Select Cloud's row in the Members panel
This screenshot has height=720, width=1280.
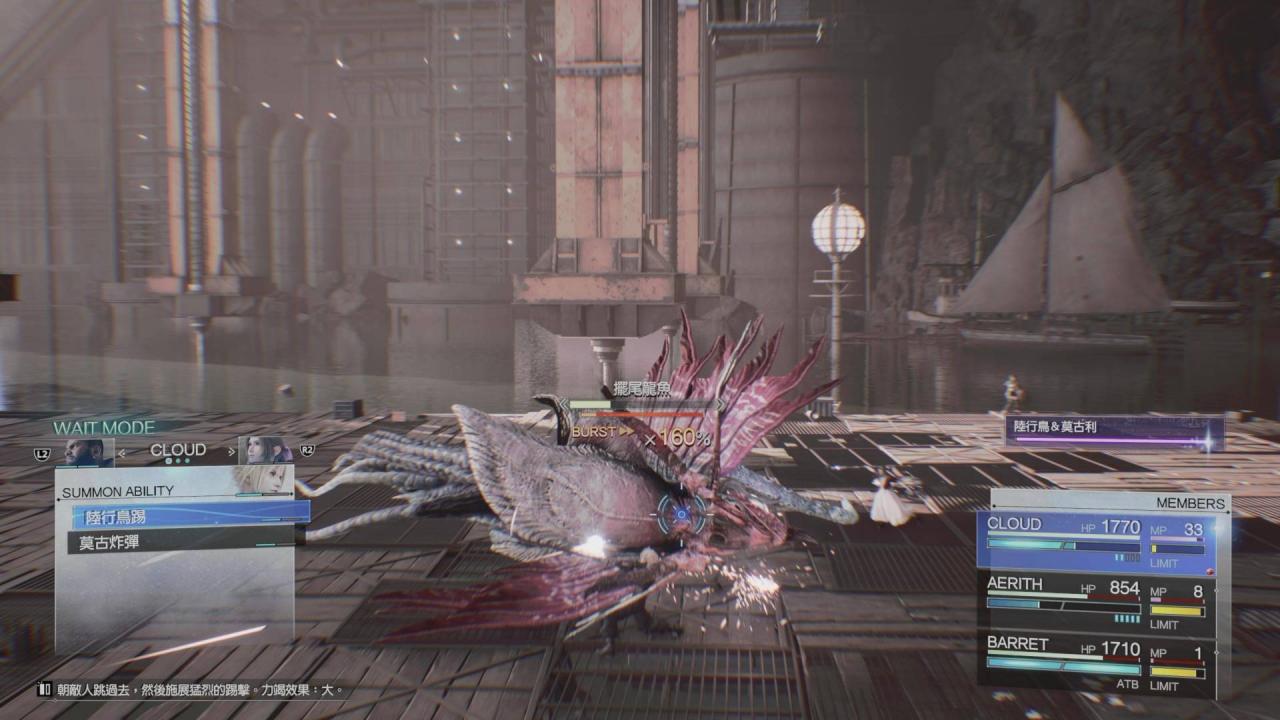click(1097, 540)
